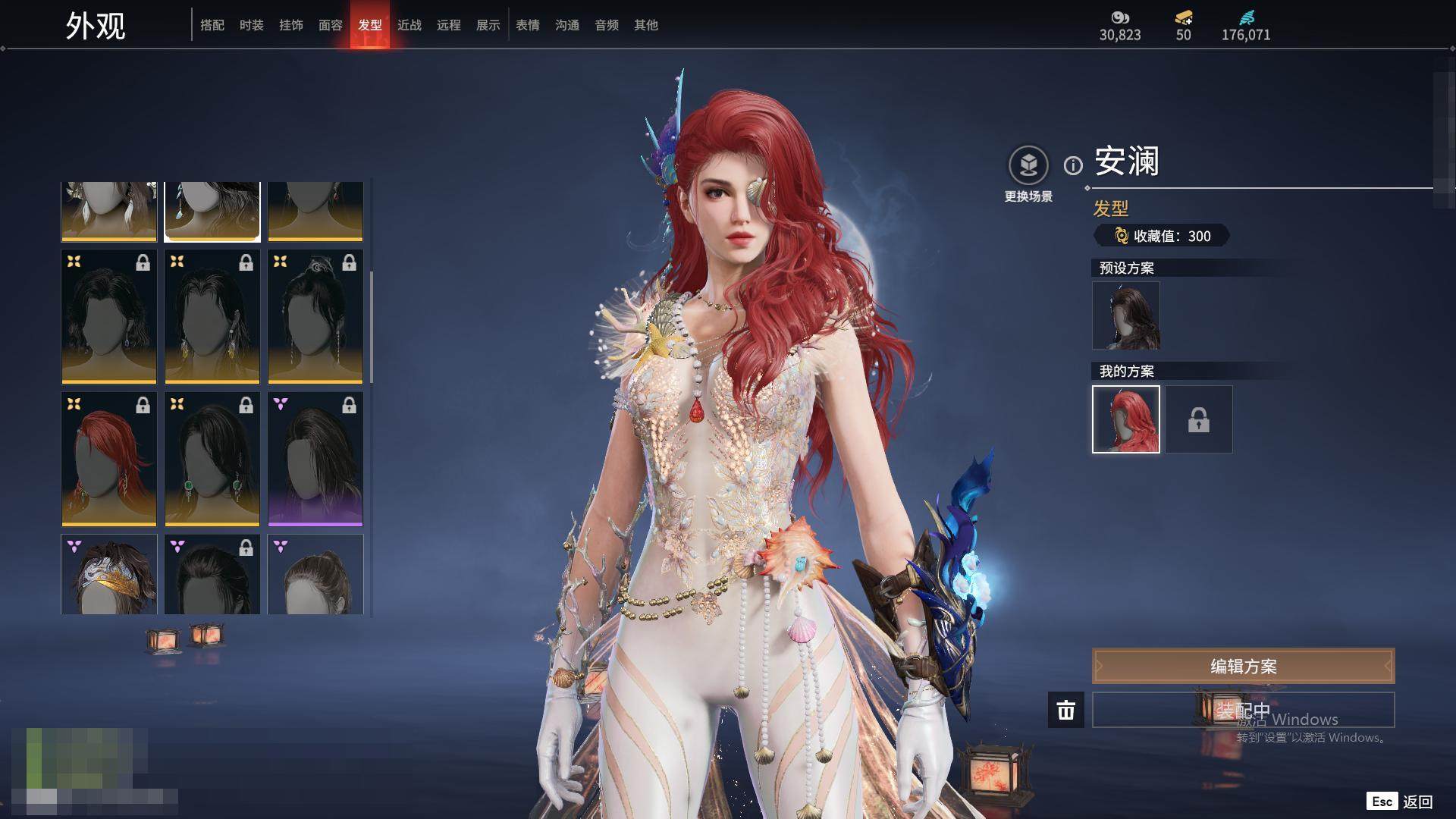Pick the purple-tier long black hairstyle

point(315,459)
